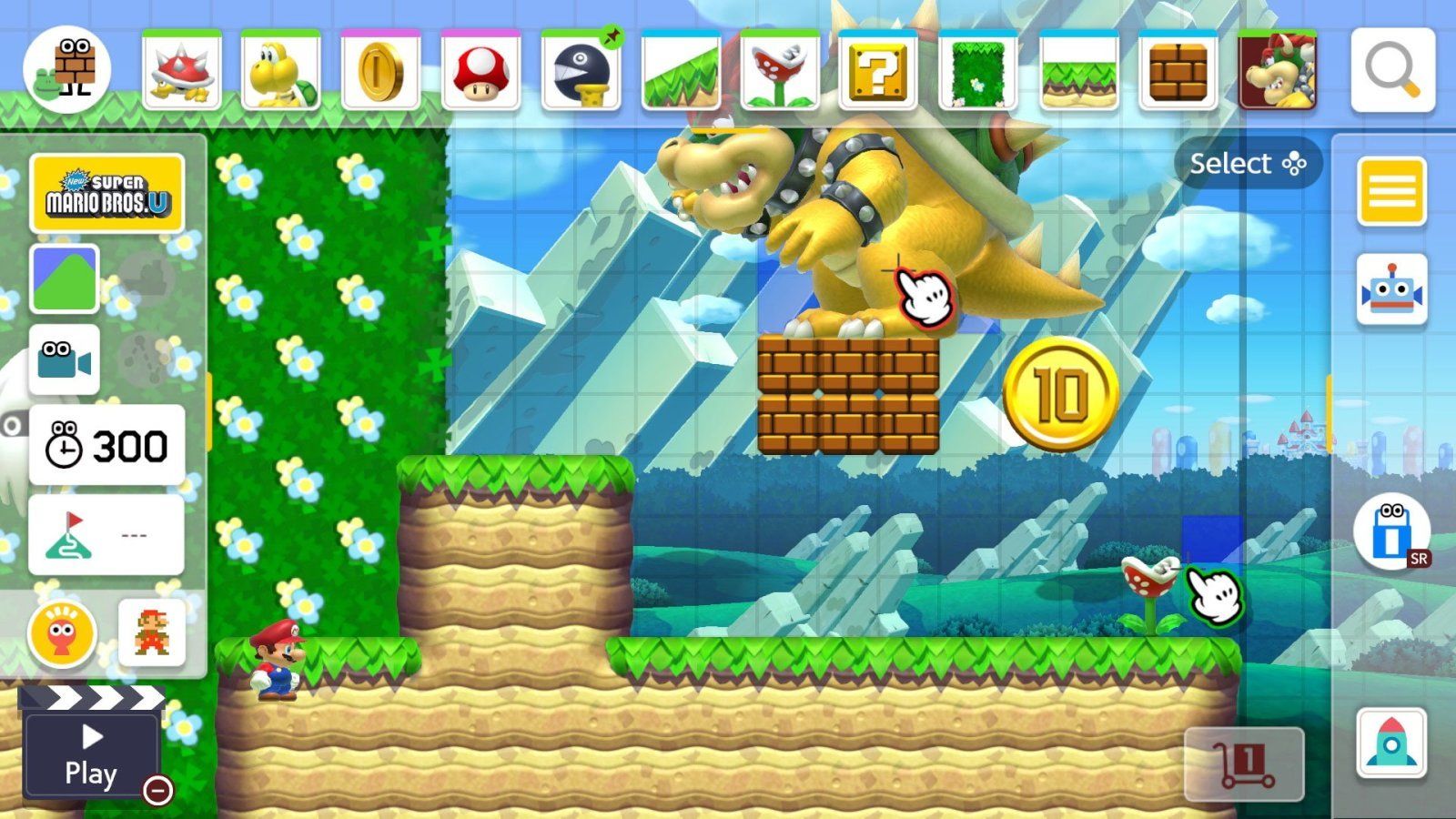The width and height of the screenshot is (1456, 819).
Task: Switch to the Bowser category tab
Action: pyautogui.click(x=1279, y=71)
